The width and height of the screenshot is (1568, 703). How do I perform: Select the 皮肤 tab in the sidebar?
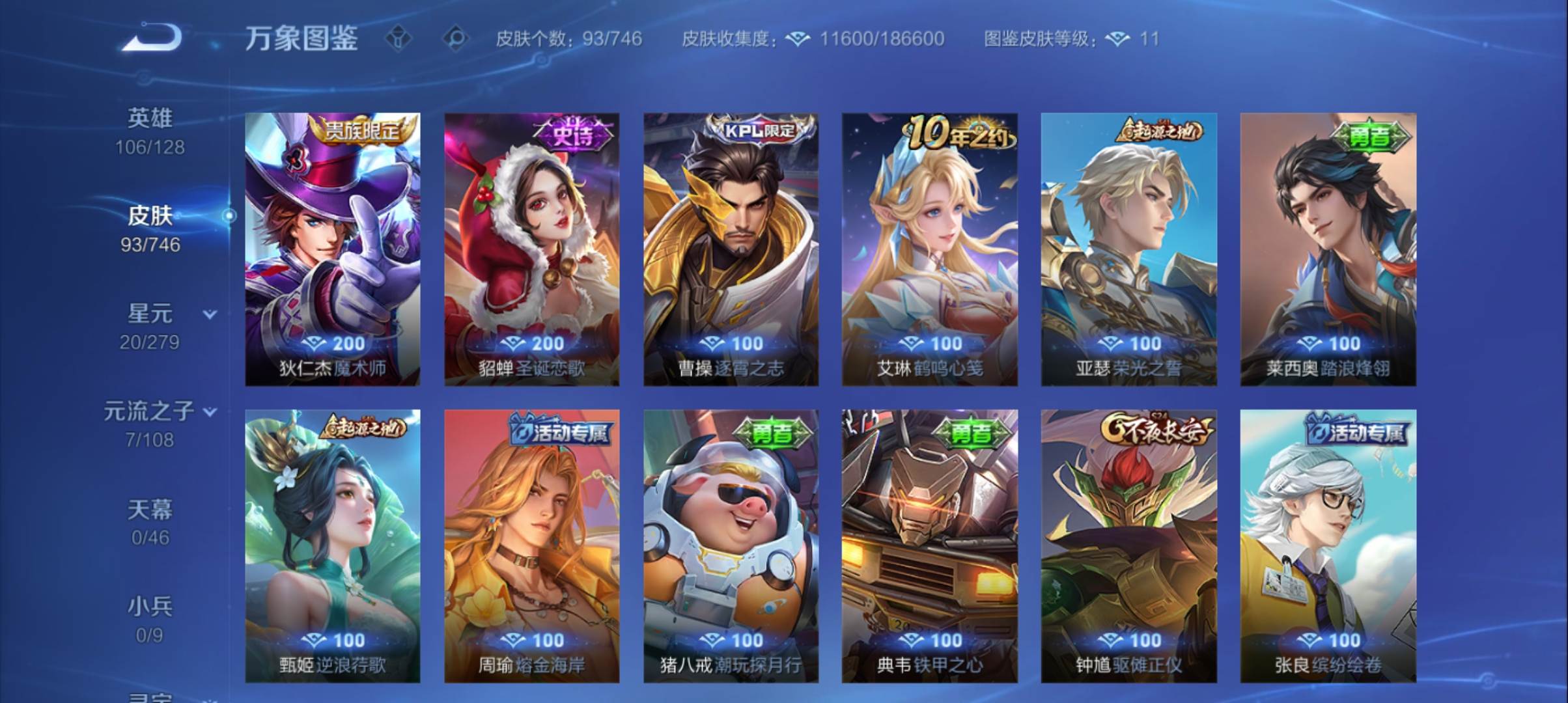point(151,217)
